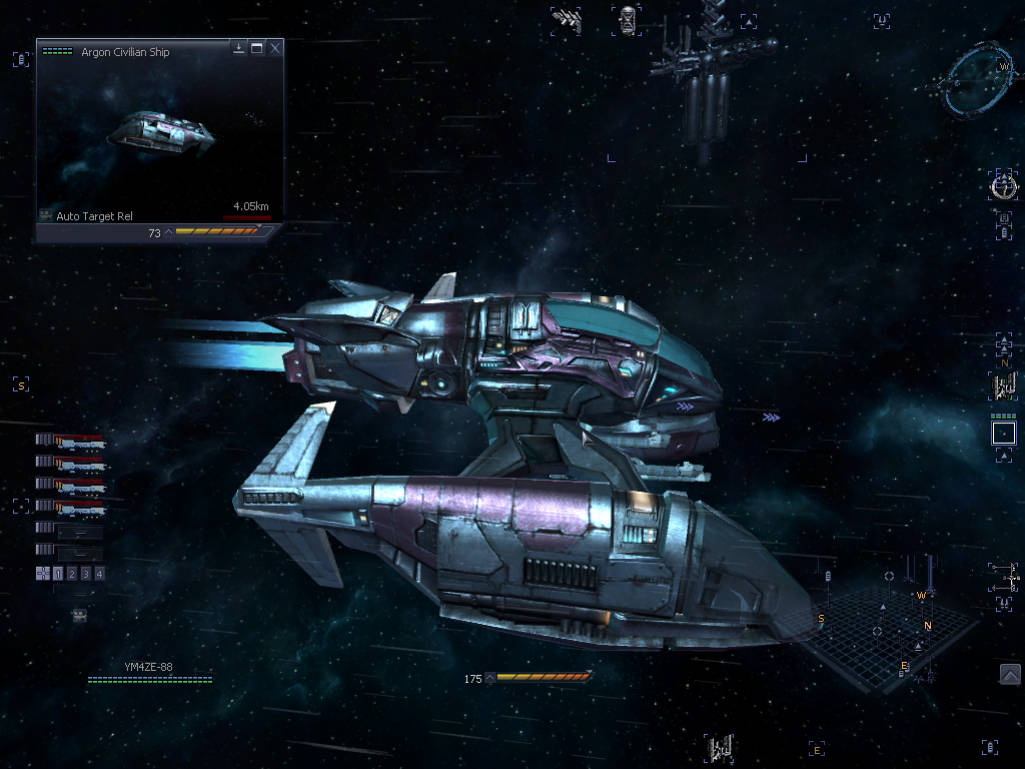
Task: Click the Auto Target Rel mode icon
Action: pos(46,216)
